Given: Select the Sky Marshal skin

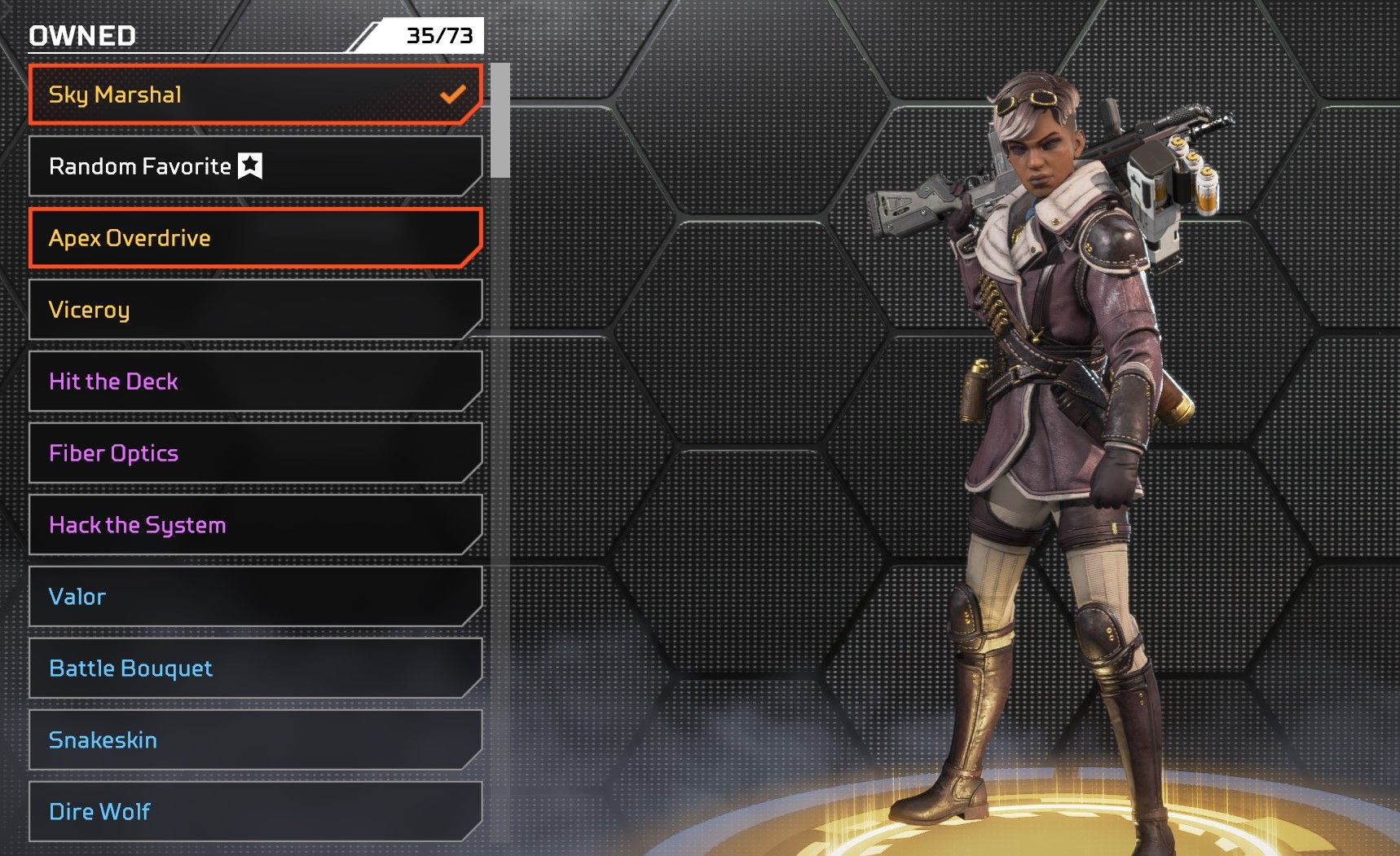Looking at the screenshot, I should 254,95.
